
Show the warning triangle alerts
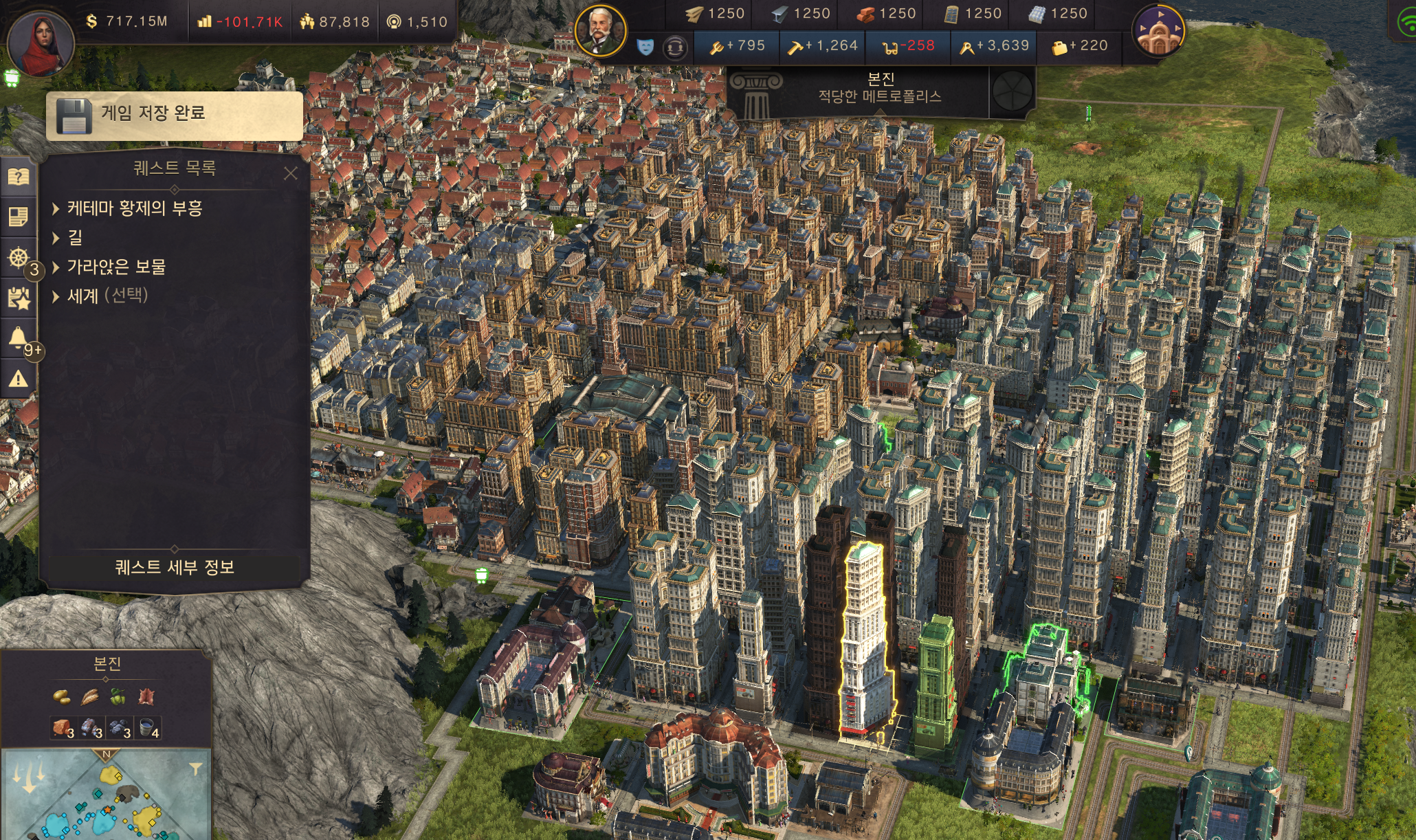tap(19, 379)
